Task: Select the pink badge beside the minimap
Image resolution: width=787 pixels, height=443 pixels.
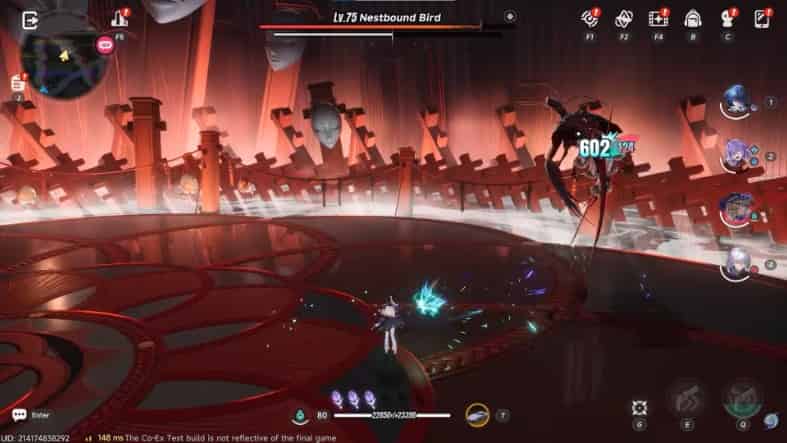Action: (x=105, y=44)
